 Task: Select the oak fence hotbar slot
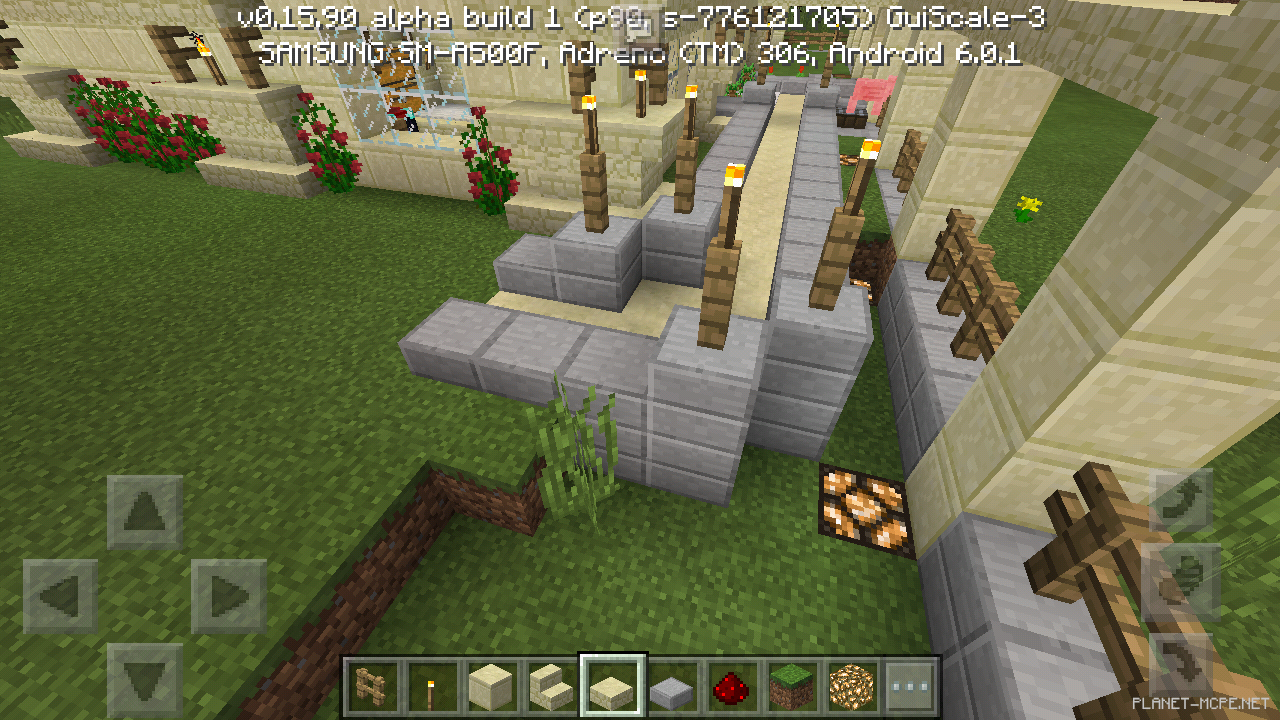click(x=372, y=686)
